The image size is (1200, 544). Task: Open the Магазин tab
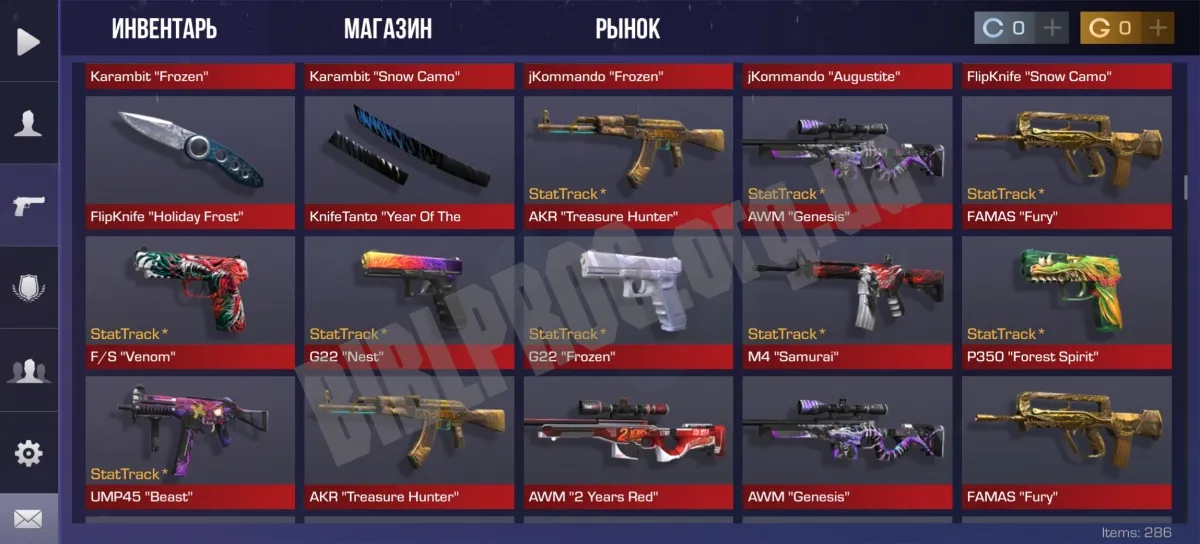(388, 28)
